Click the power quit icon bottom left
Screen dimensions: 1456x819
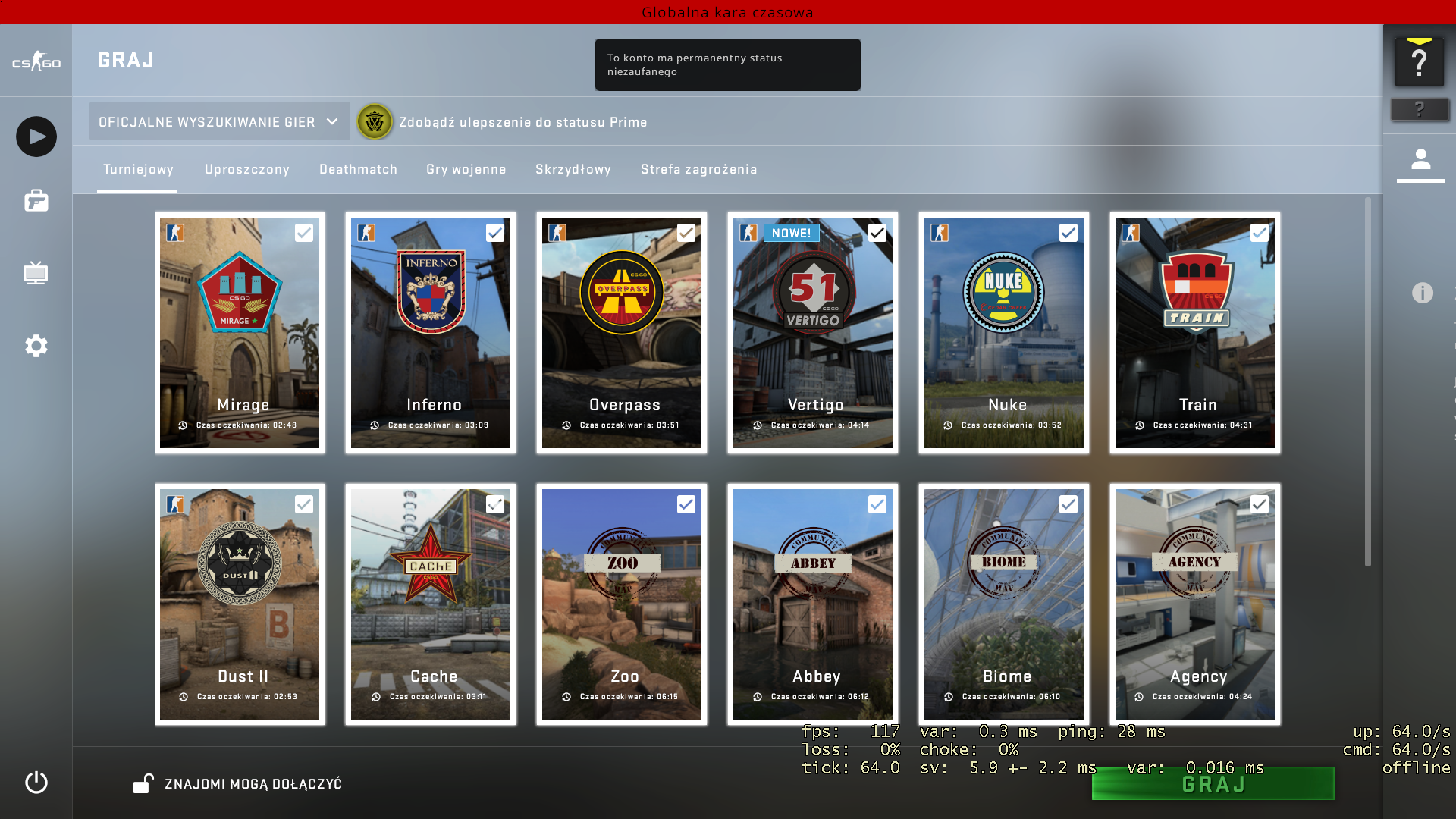point(35,784)
